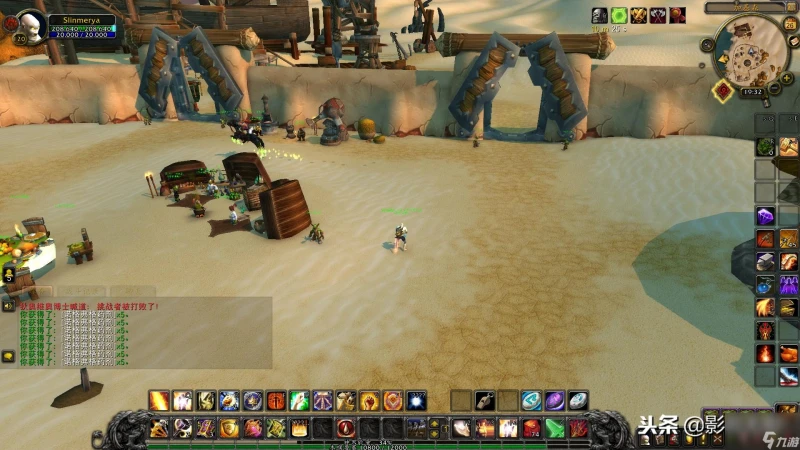The height and width of the screenshot is (450, 800).
Task: Select the Slinmerya player portrait
Action: tap(30, 25)
